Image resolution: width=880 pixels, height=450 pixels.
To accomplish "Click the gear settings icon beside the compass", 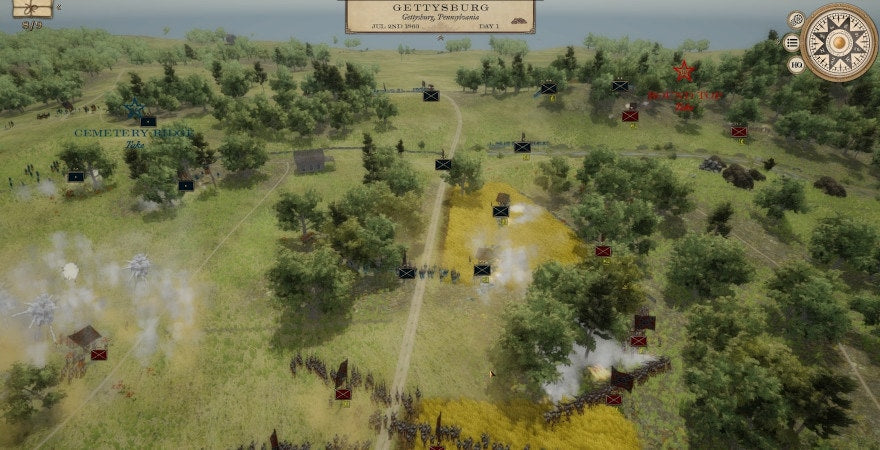I will click(x=796, y=19).
